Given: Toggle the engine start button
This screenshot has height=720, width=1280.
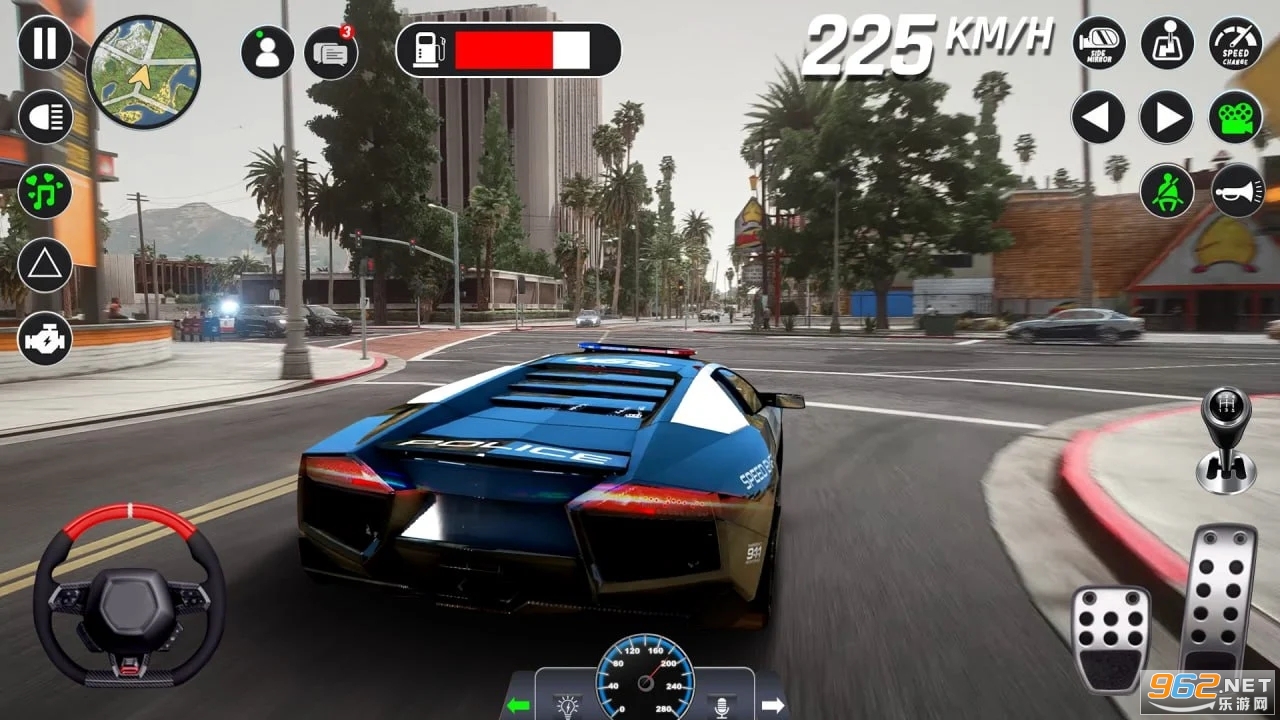Looking at the screenshot, I should 45,339.
